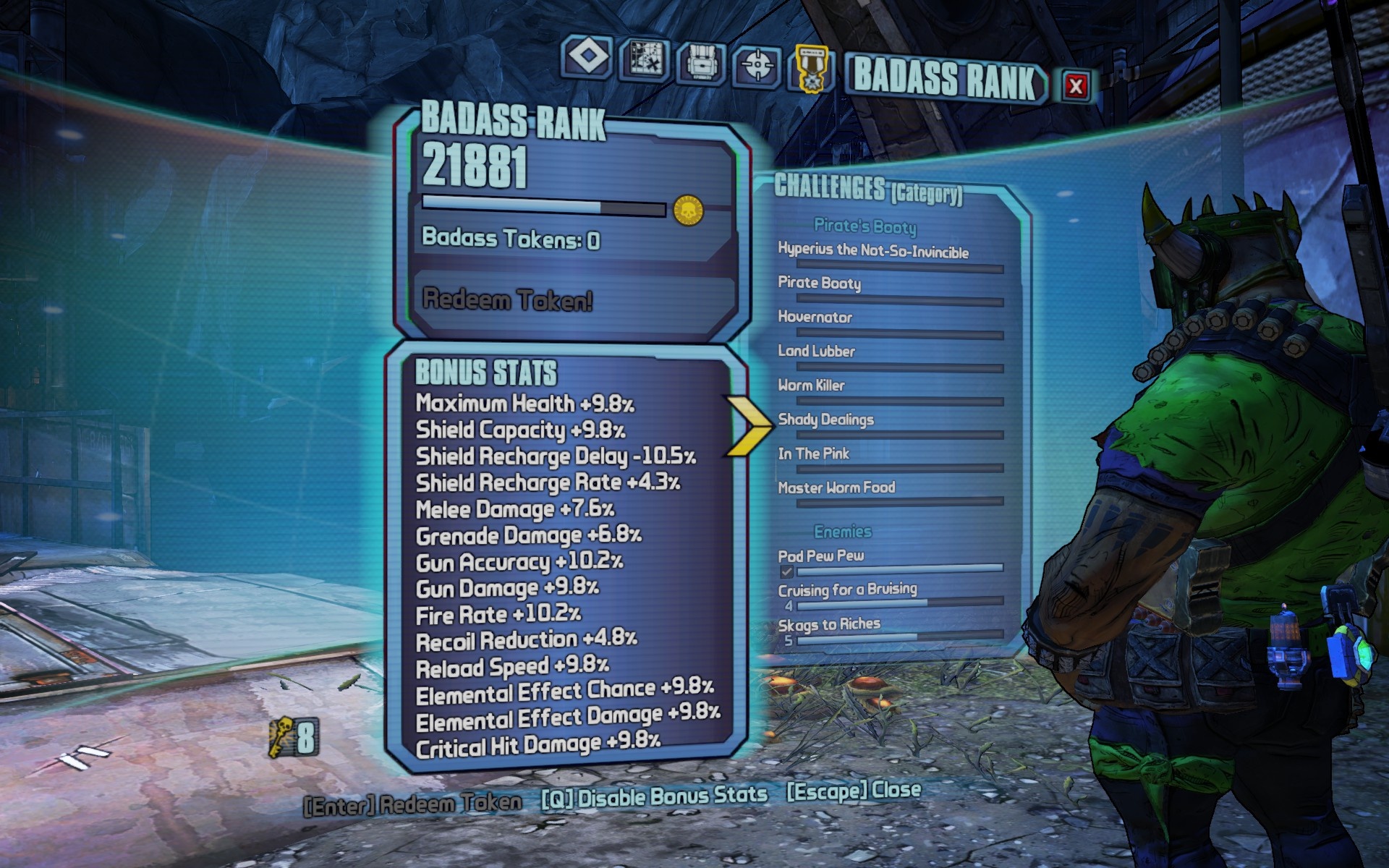Select the Badass Rank medal tab
The image size is (1389, 868).
pos(811,69)
